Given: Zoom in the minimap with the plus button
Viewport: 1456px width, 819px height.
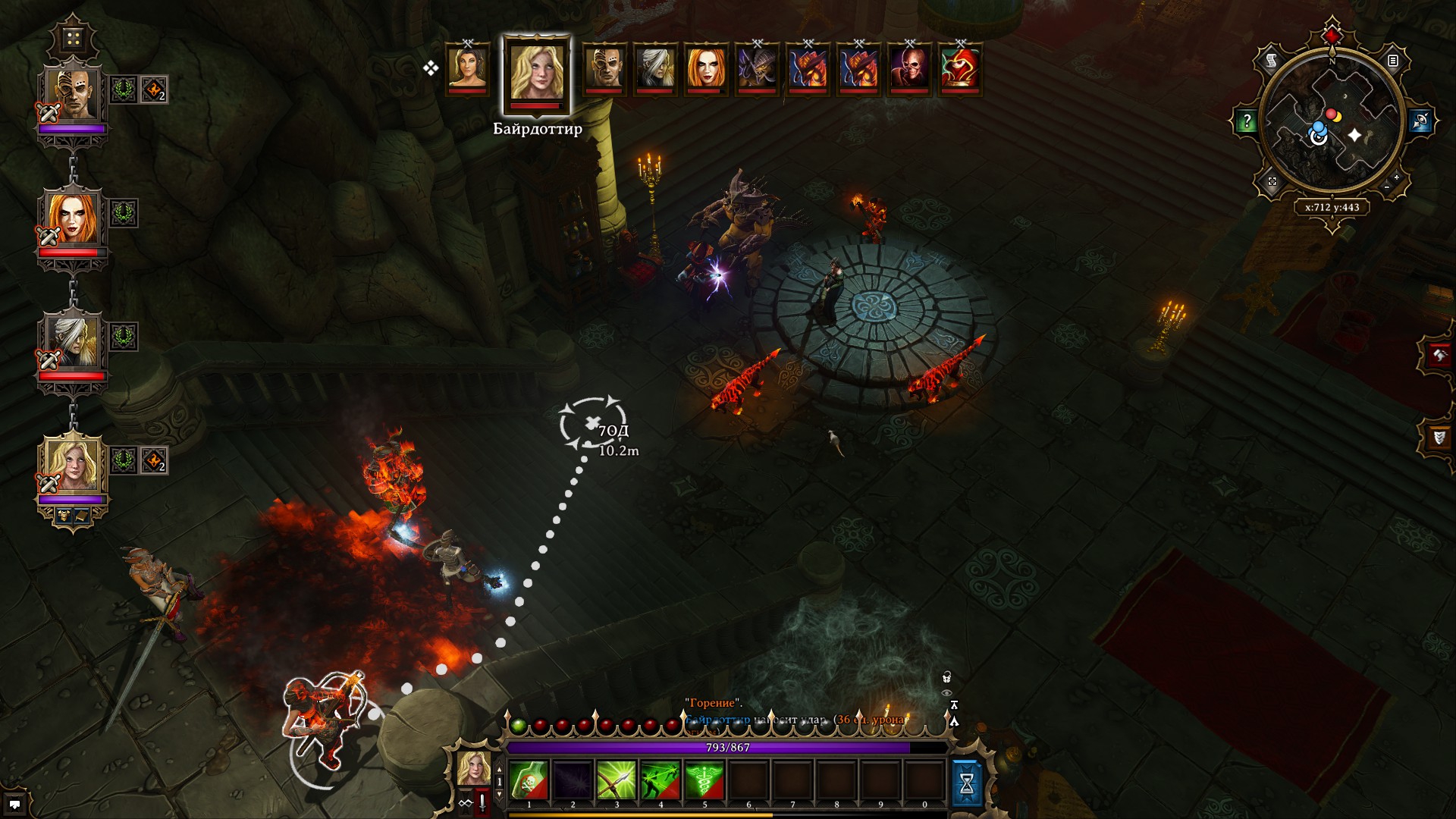Looking at the screenshot, I should [x=1396, y=177].
